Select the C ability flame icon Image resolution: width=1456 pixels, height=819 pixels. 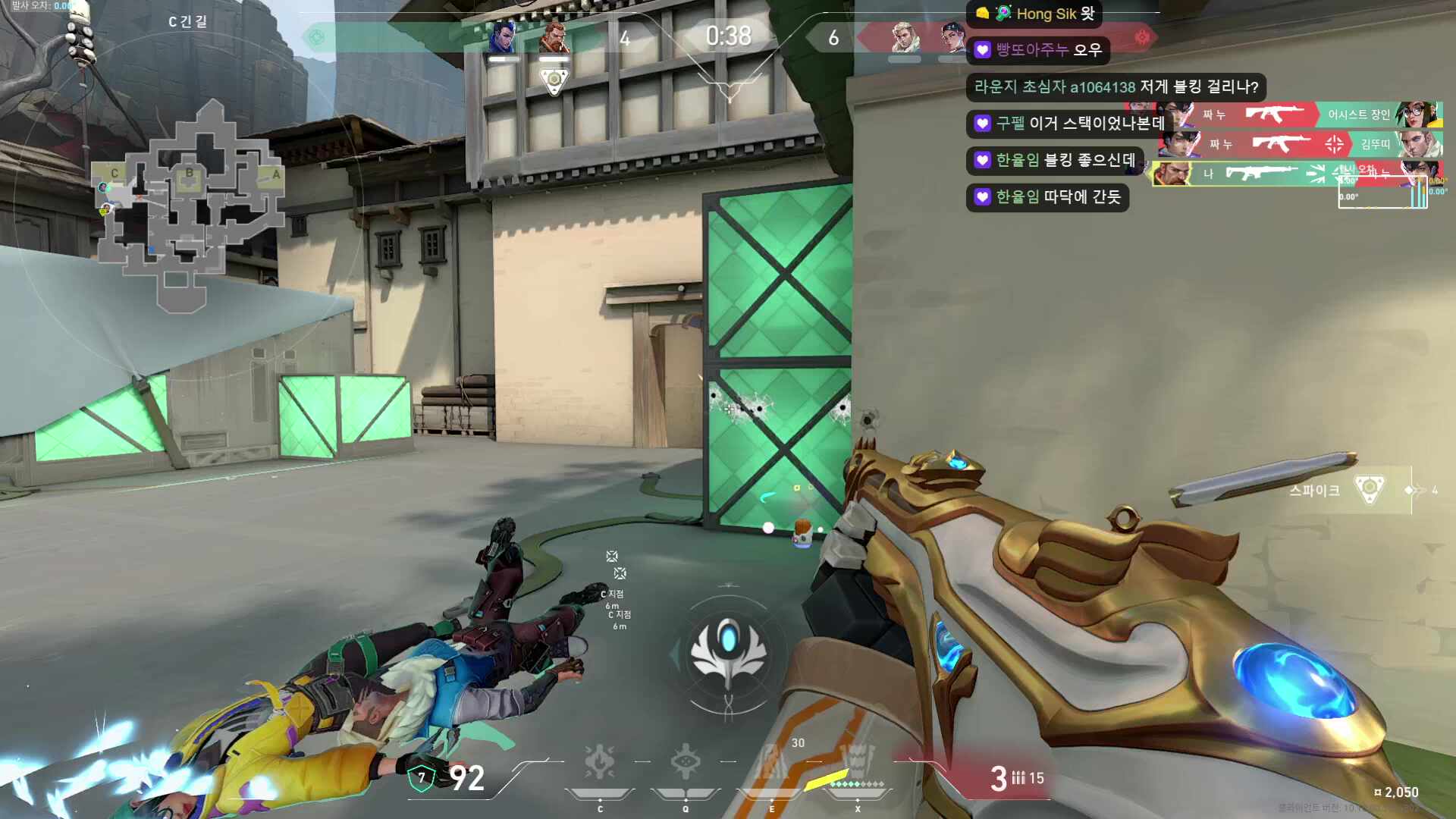coord(599,762)
